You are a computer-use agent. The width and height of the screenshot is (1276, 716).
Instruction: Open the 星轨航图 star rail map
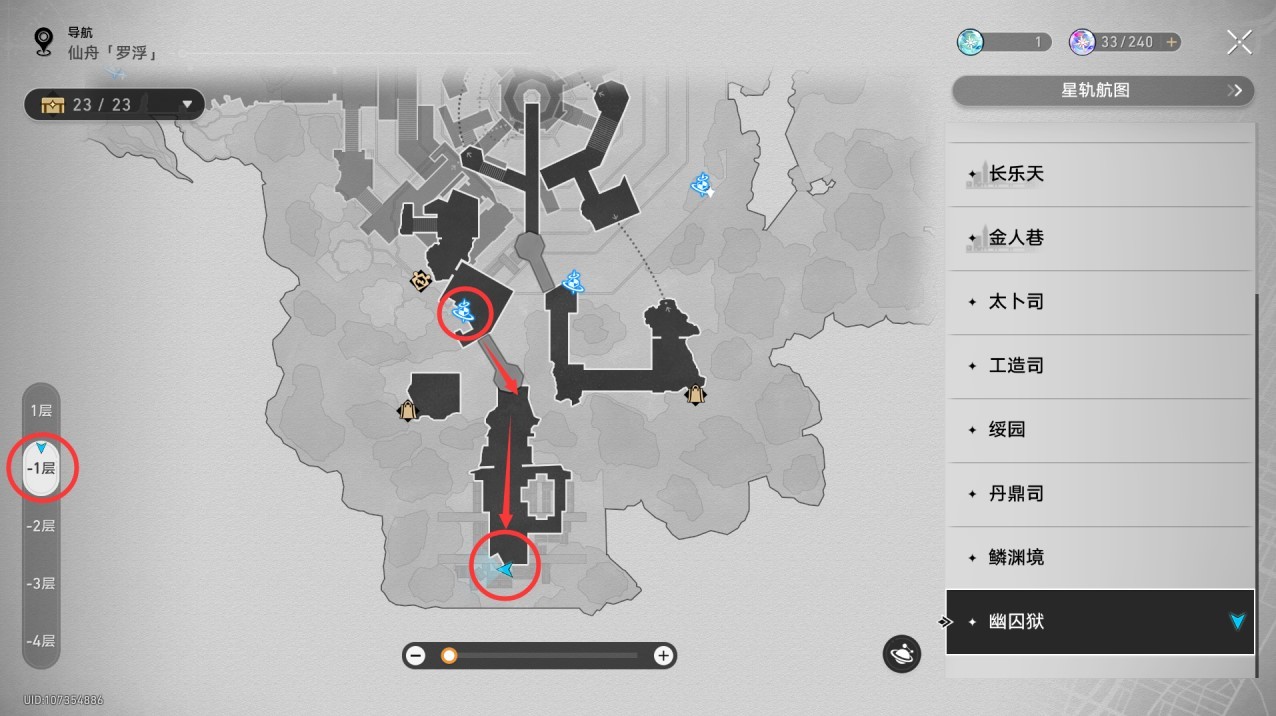[x=1102, y=91]
